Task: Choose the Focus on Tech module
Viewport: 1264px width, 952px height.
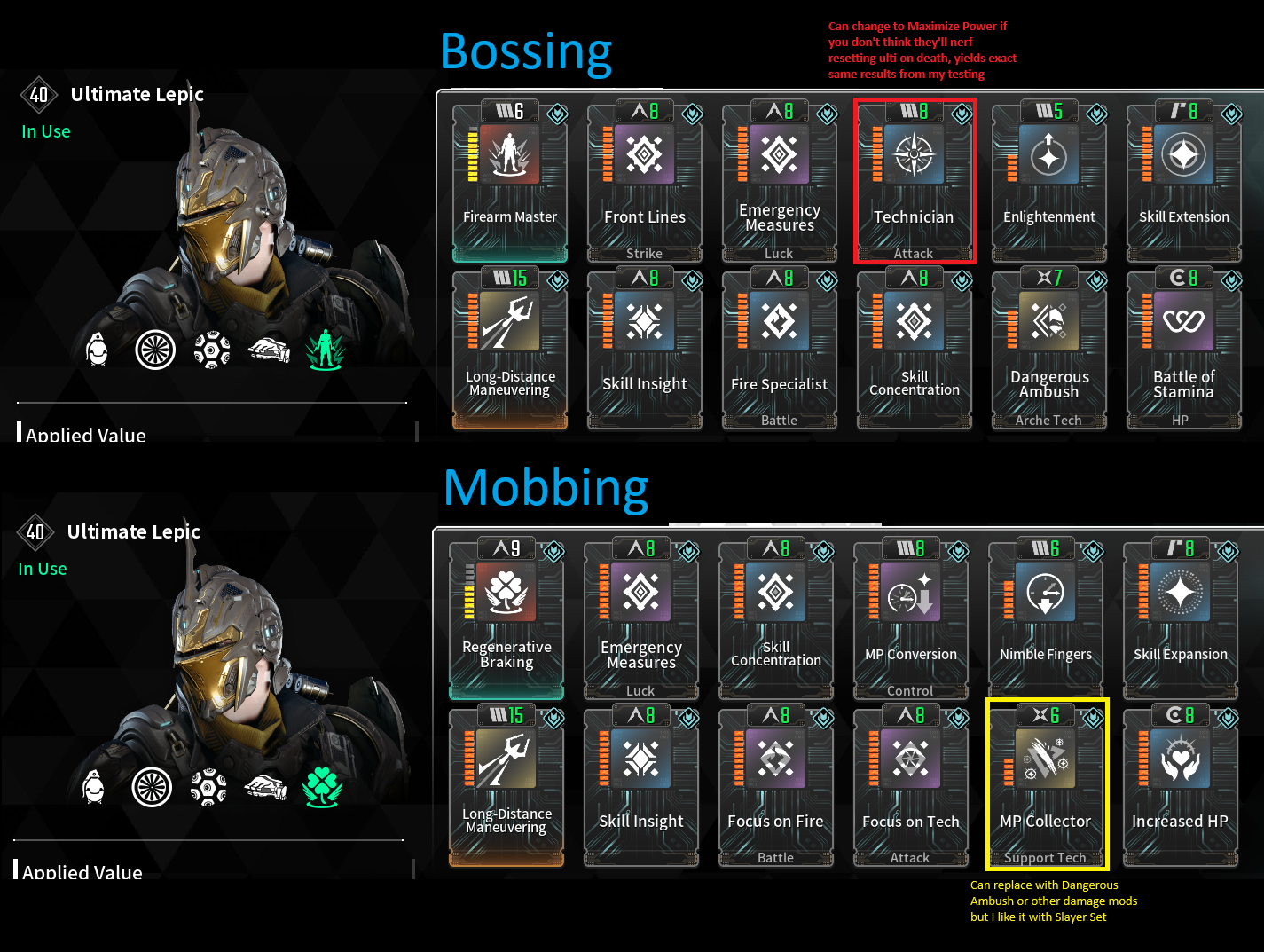Action: [x=911, y=786]
